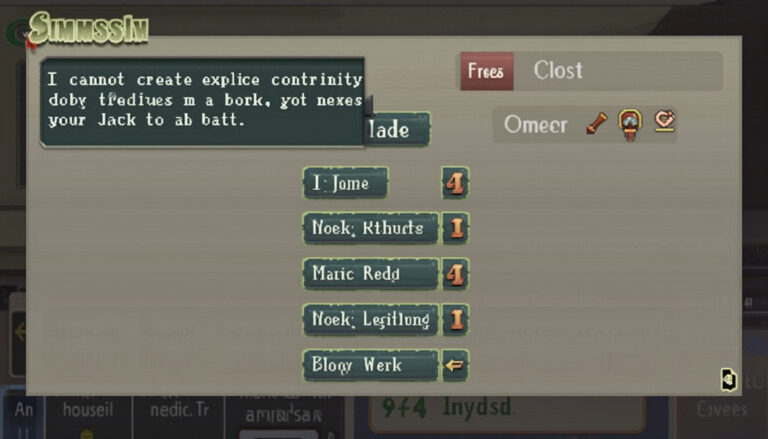Click the small icon in panel's bottom-right corner
The image size is (768, 439).
[728, 379]
